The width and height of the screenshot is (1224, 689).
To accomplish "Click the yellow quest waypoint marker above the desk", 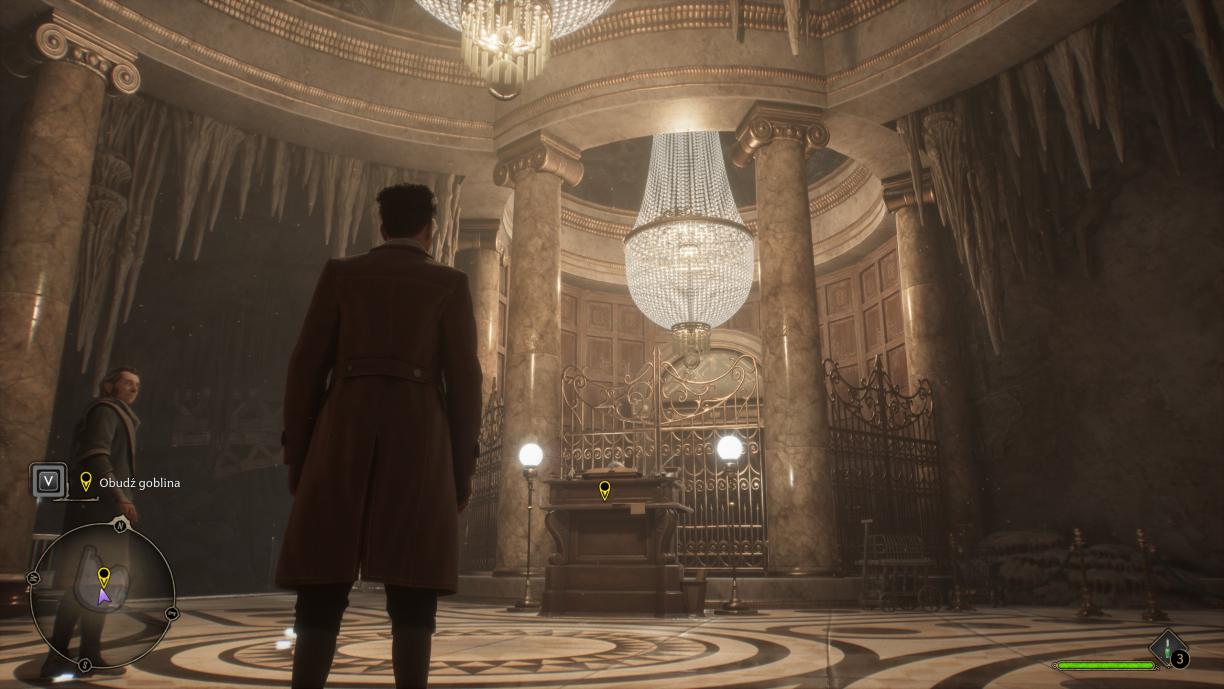I will click(x=604, y=489).
